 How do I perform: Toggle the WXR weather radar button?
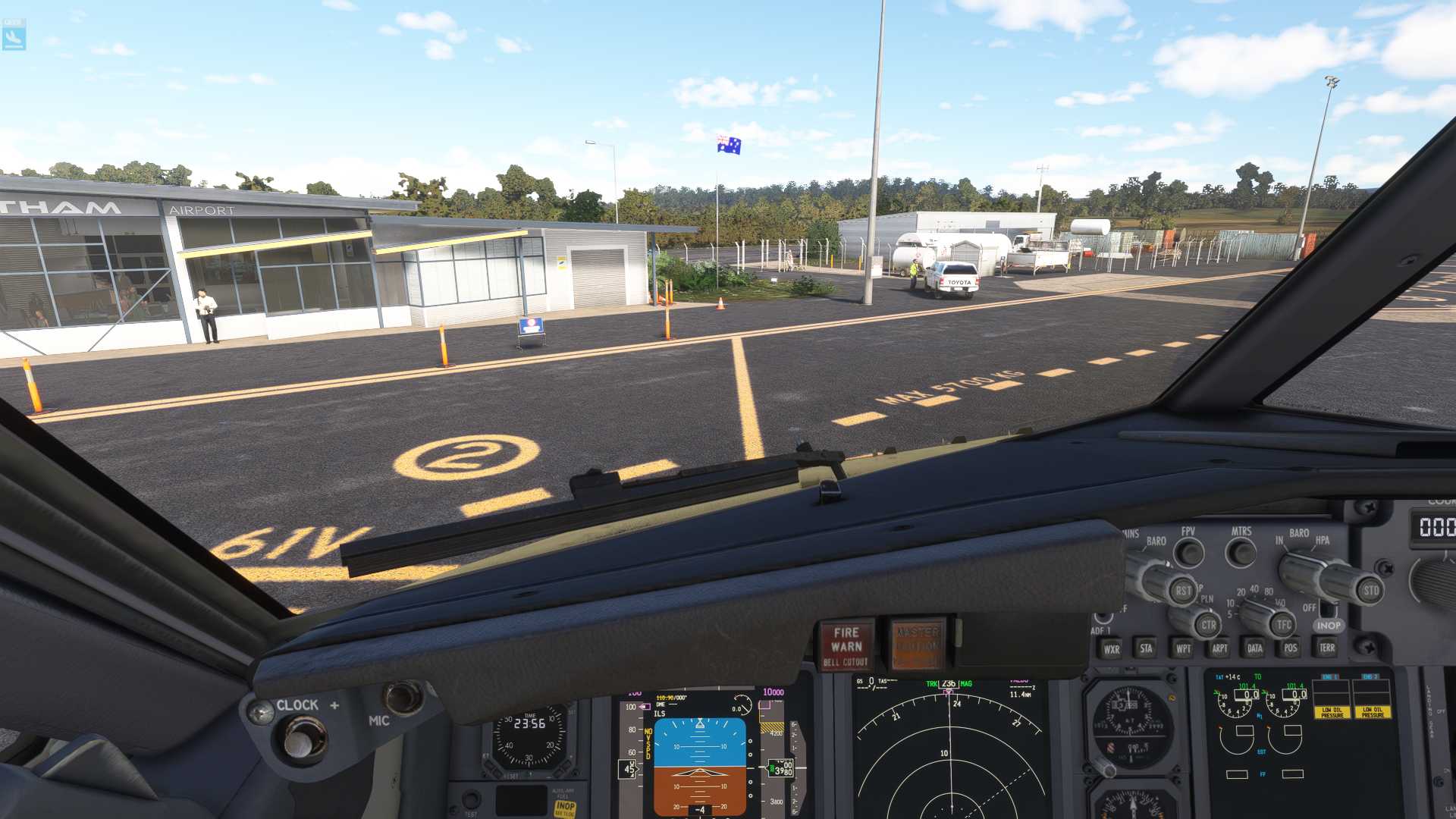pyautogui.click(x=1112, y=649)
